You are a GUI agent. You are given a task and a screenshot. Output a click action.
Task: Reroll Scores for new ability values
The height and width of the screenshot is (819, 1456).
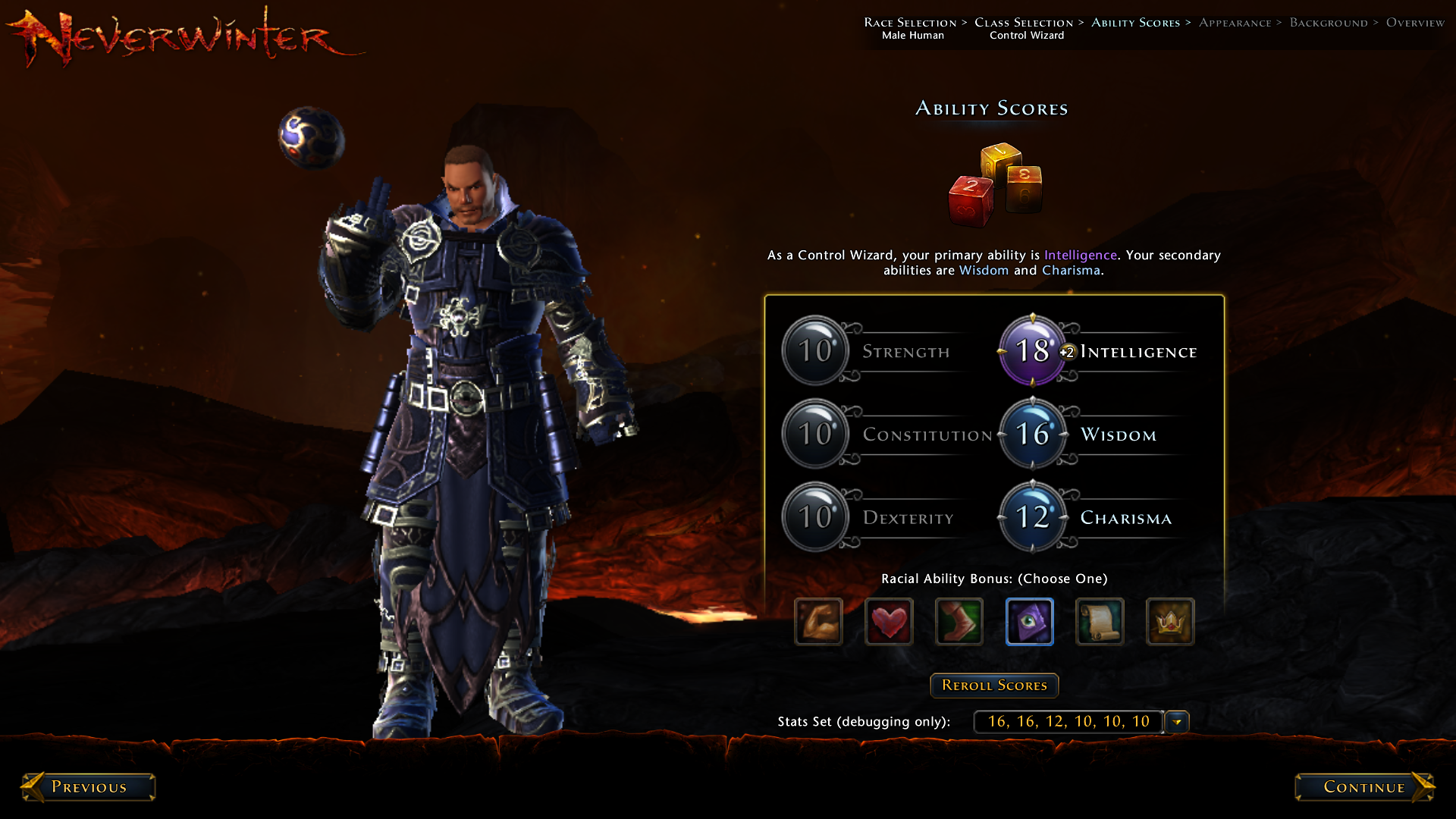click(994, 686)
